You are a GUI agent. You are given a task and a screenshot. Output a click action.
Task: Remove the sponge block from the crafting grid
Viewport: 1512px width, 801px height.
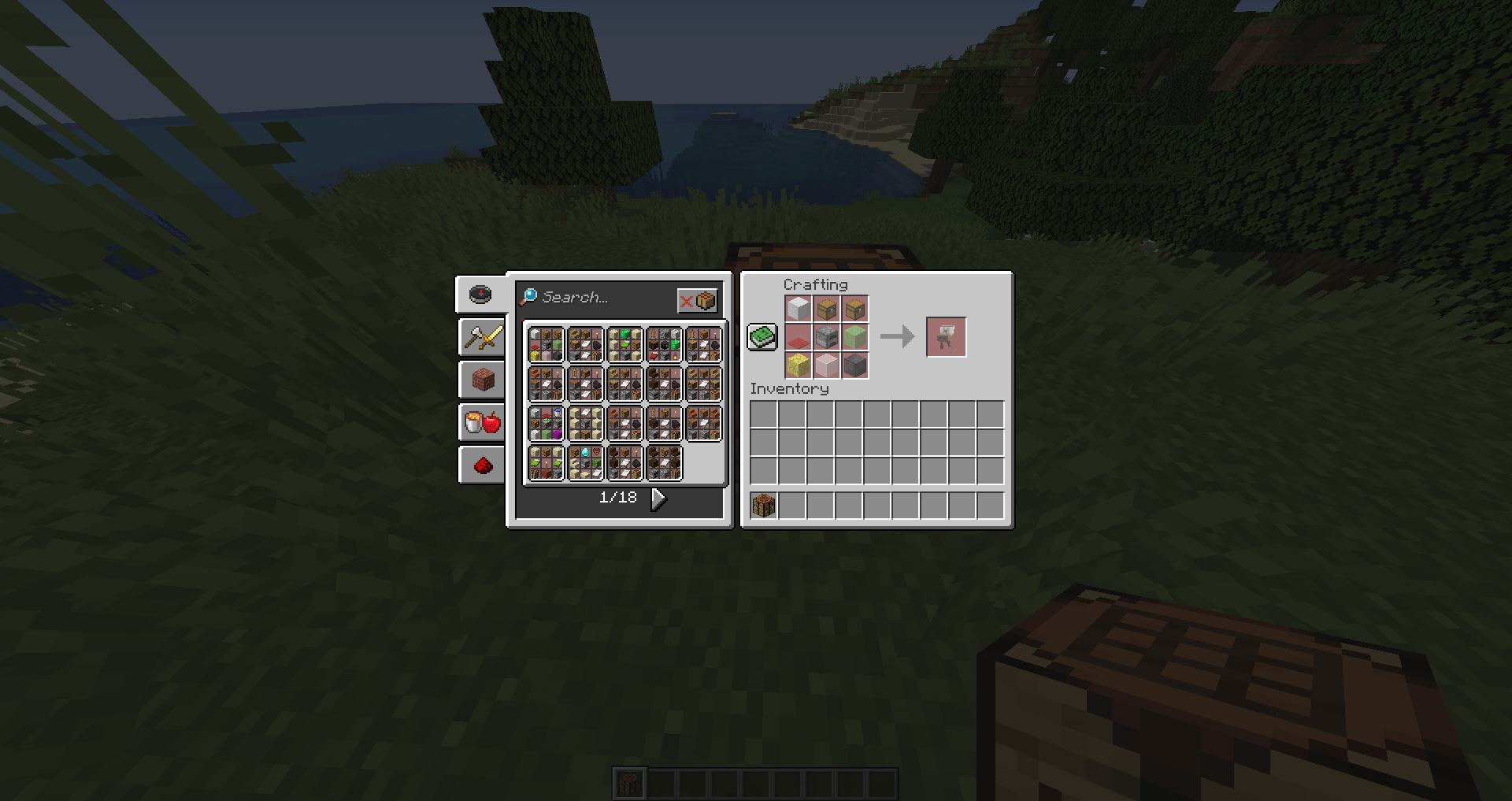(x=798, y=365)
